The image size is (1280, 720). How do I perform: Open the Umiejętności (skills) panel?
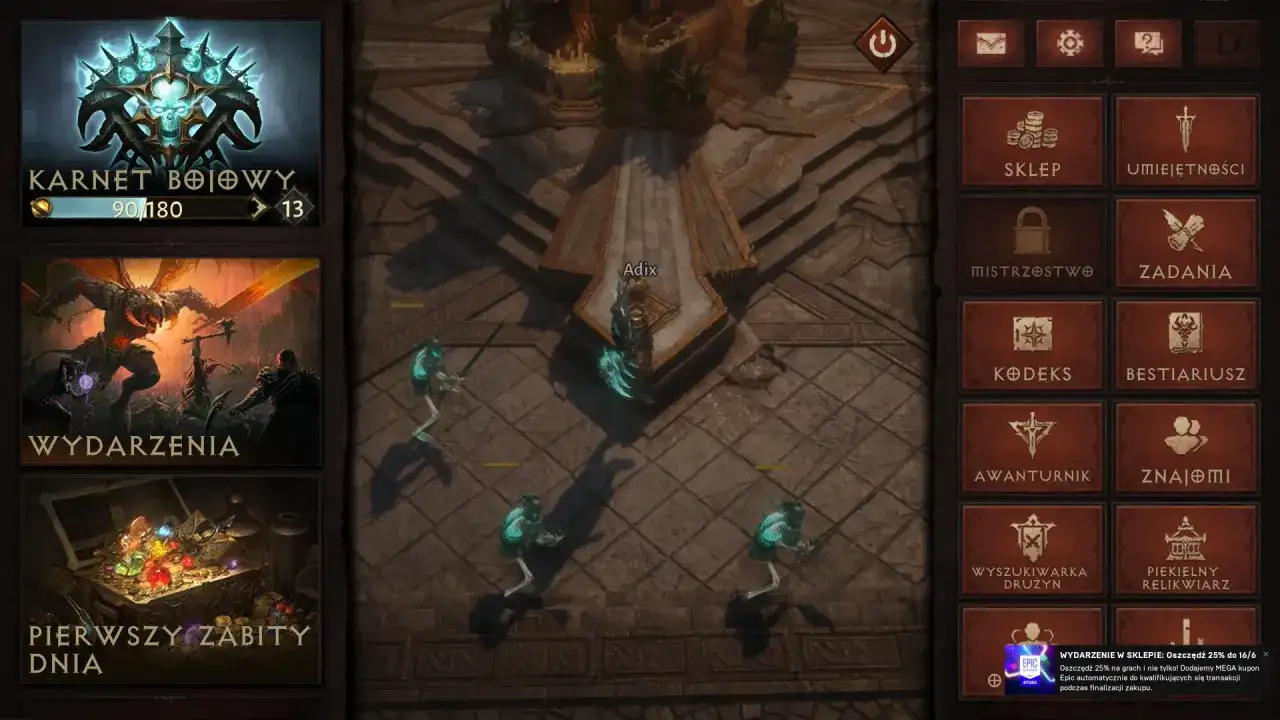click(1186, 140)
